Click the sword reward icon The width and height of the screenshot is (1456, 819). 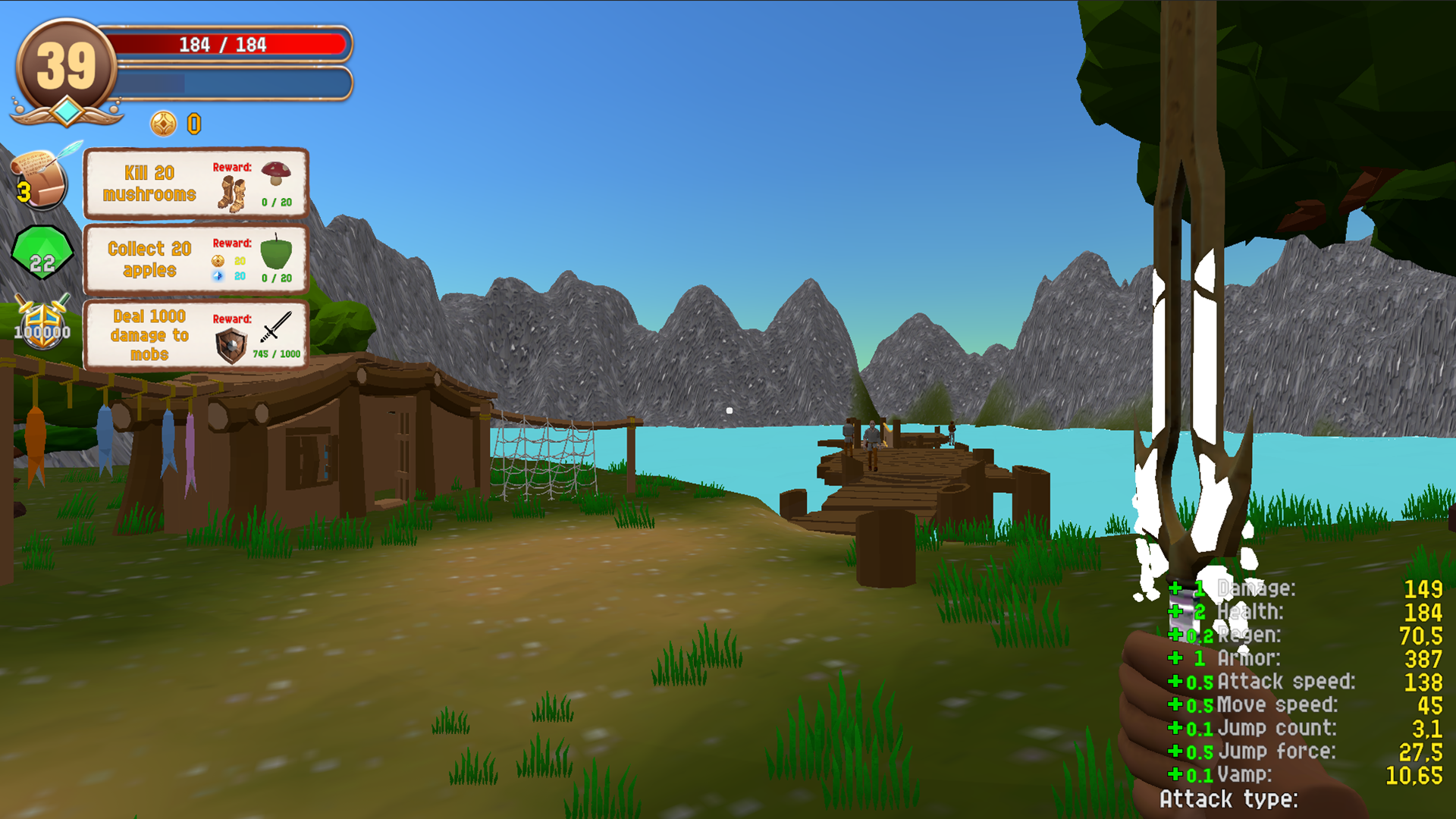pos(275,328)
